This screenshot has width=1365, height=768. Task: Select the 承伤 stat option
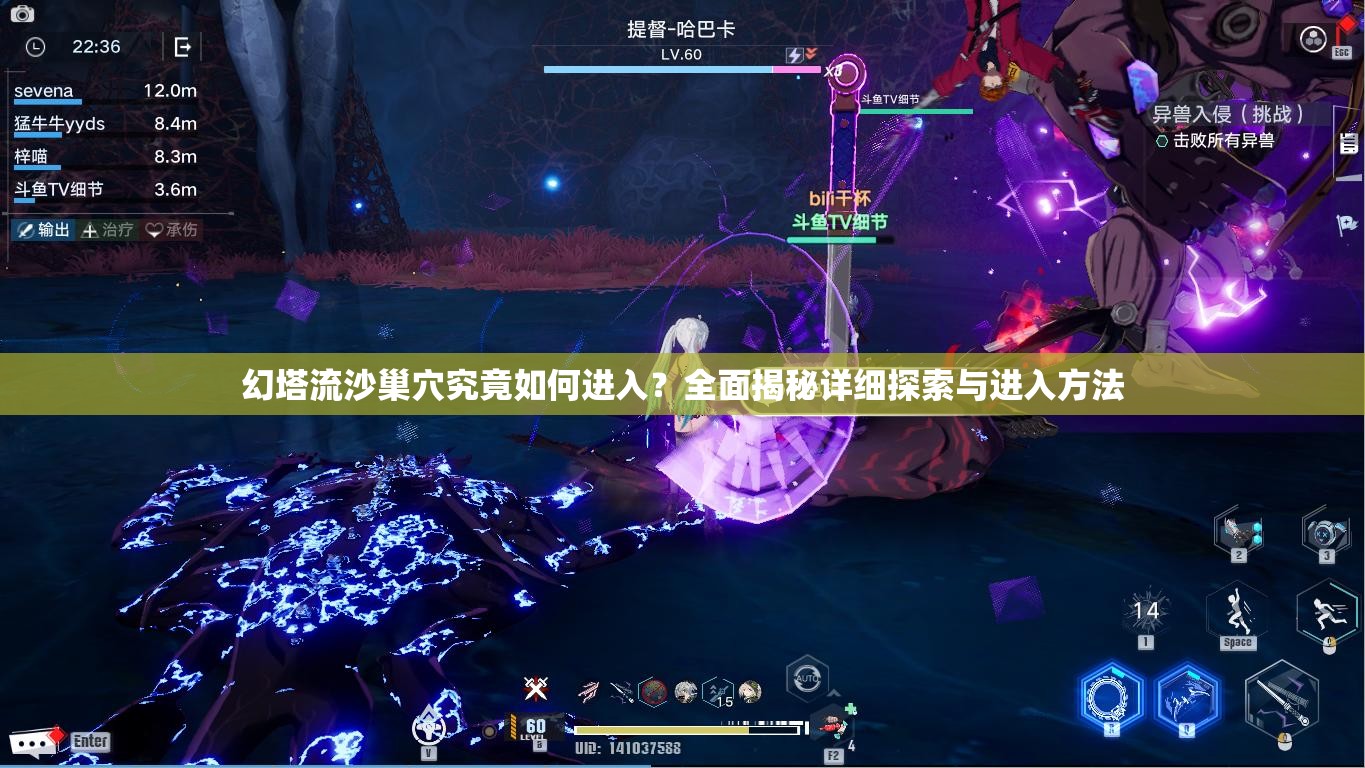click(170, 229)
